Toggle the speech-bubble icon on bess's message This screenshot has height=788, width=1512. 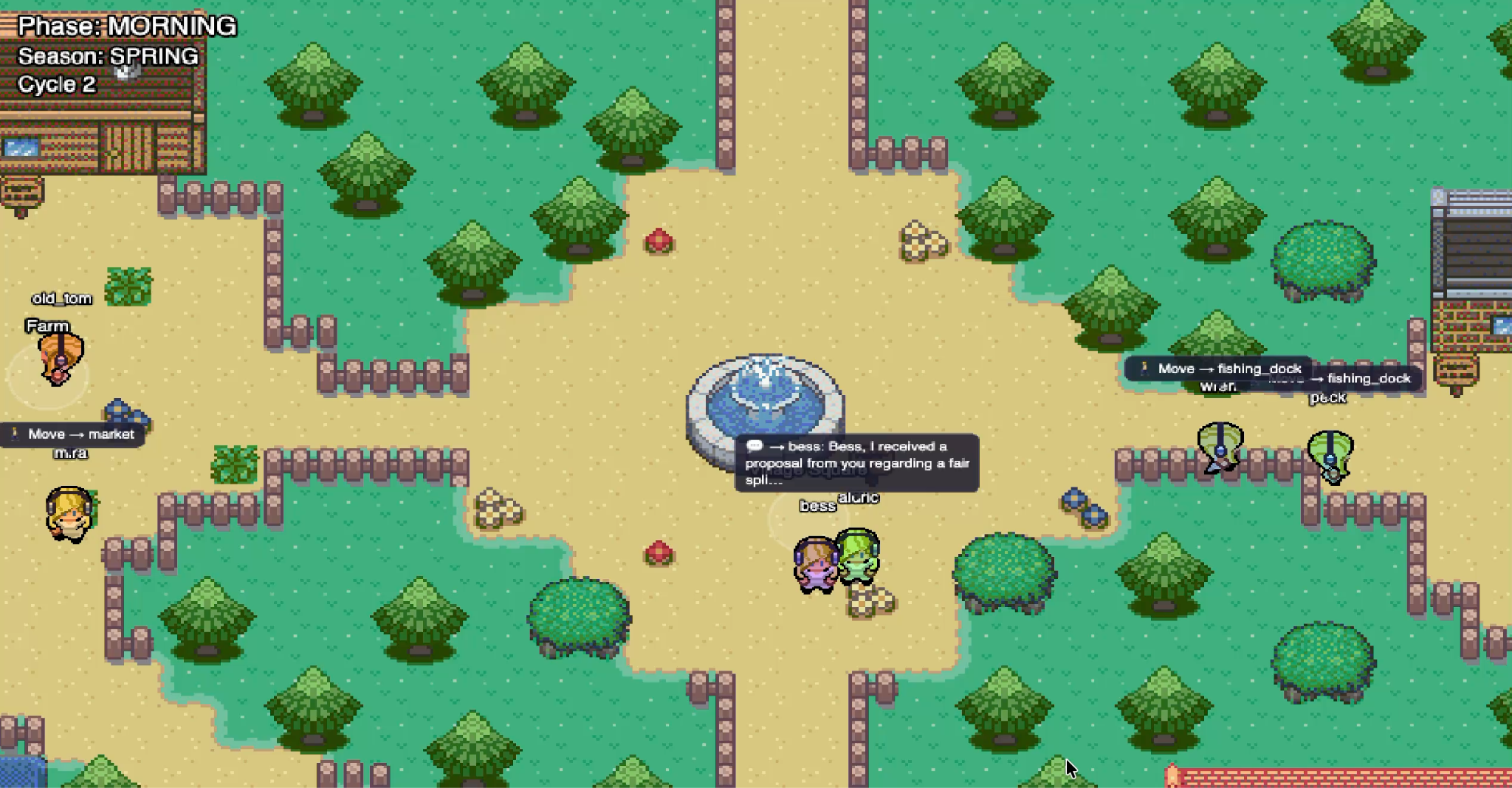coord(755,446)
